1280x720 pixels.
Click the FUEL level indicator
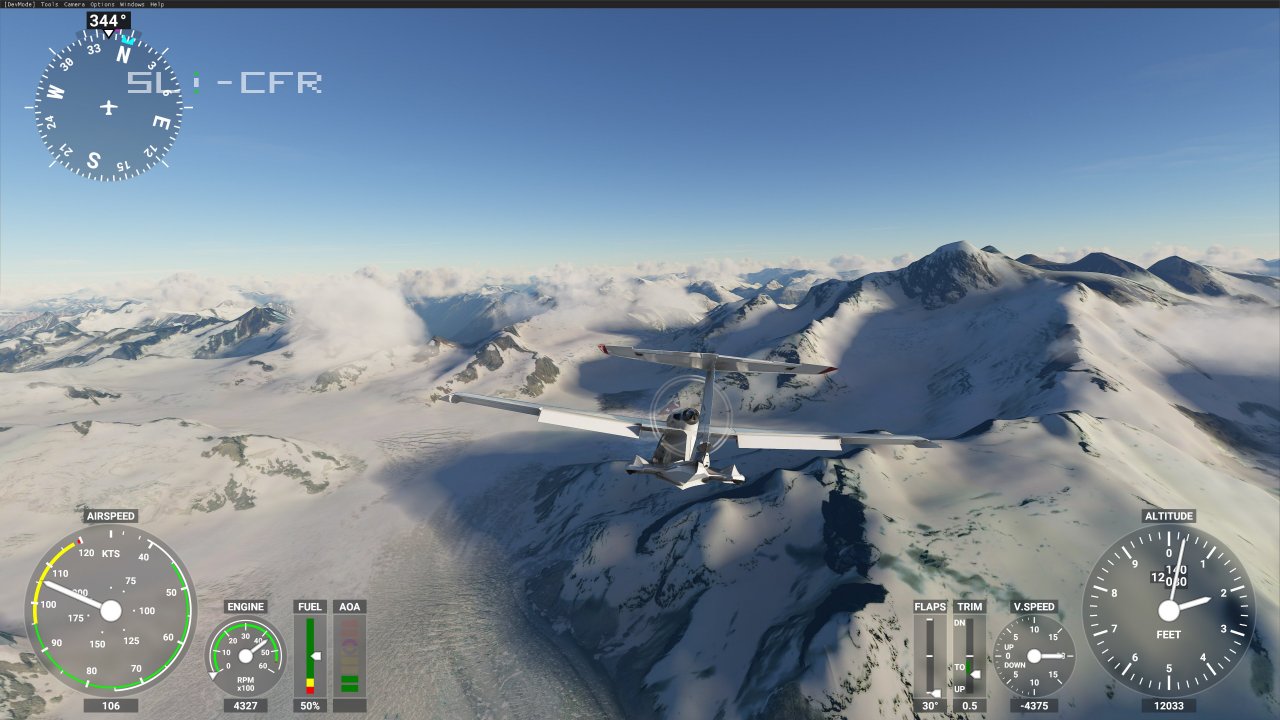tap(310, 655)
